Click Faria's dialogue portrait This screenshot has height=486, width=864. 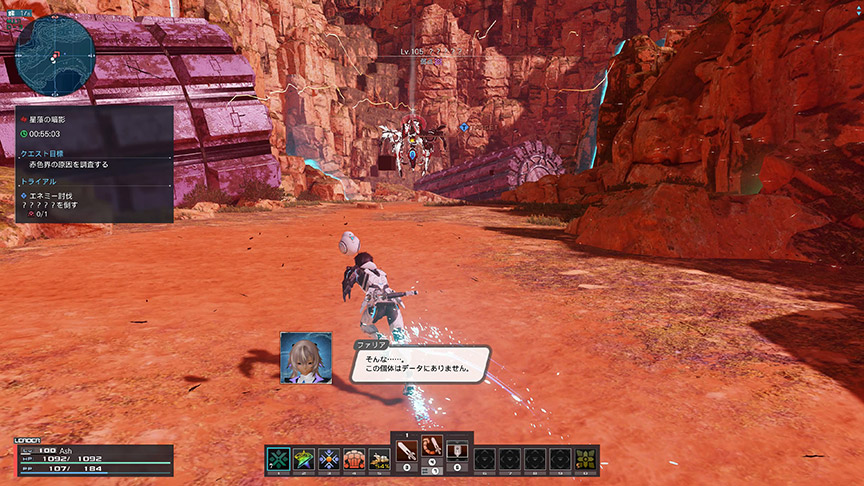[x=306, y=358]
